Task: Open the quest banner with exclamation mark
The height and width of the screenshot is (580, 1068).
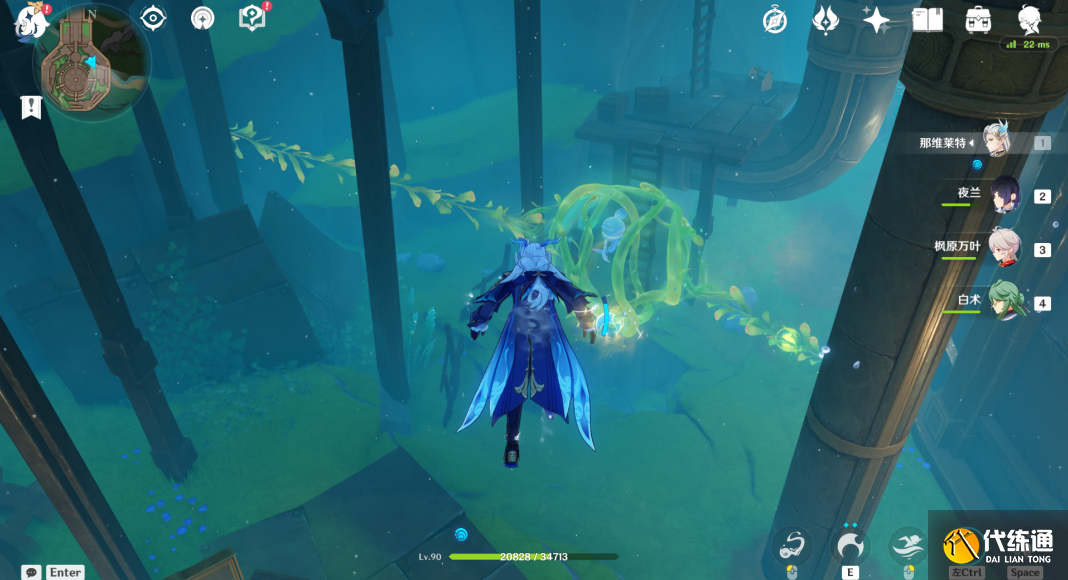Action: (x=30, y=107)
